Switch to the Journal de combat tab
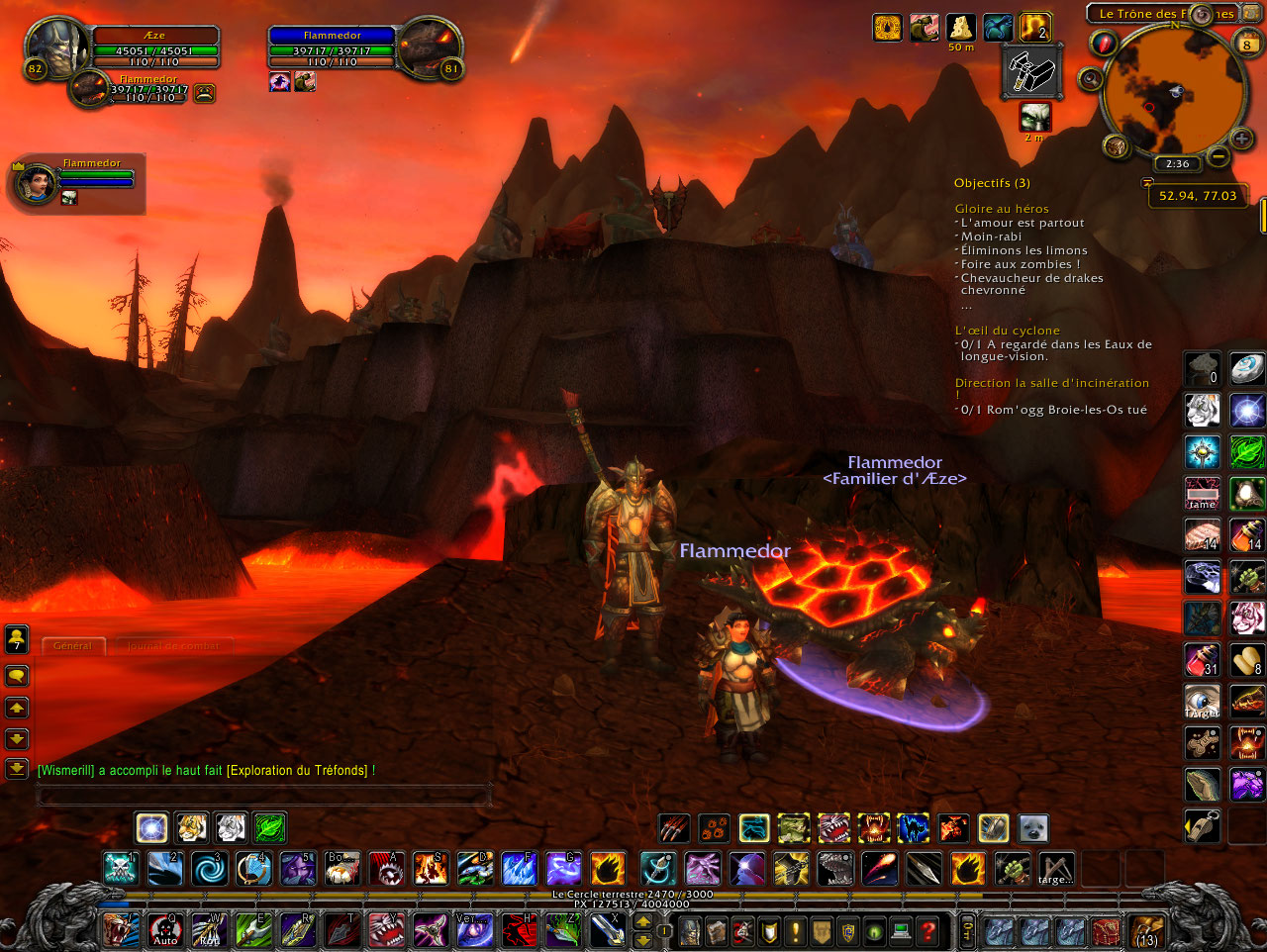 click(174, 646)
